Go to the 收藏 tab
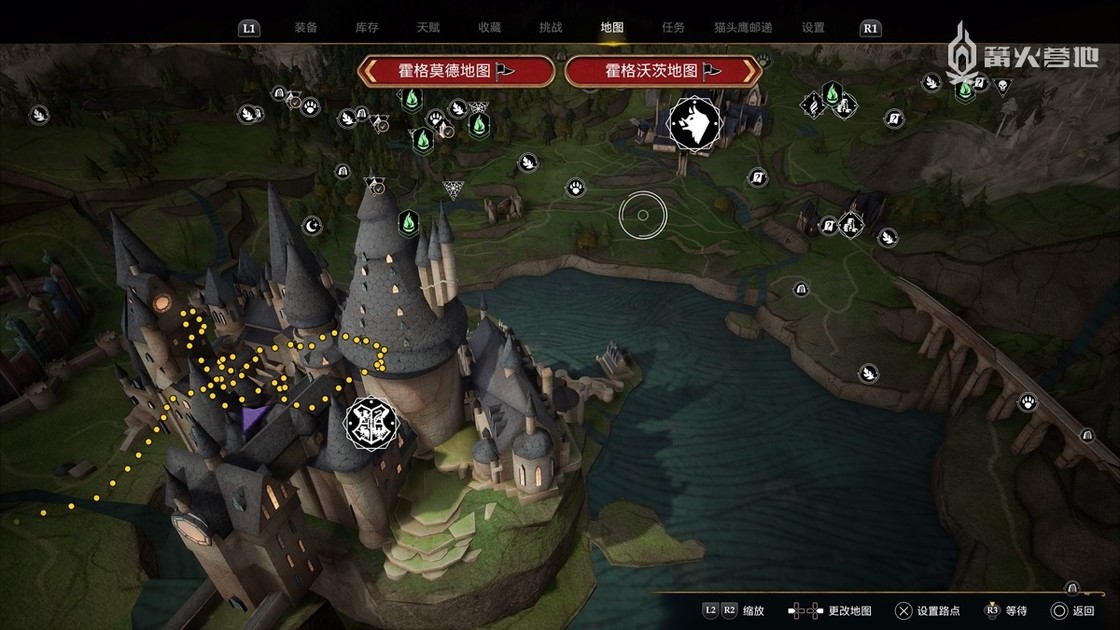Viewport: 1120px width, 630px height. pyautogui.click(x=489, y=28)
